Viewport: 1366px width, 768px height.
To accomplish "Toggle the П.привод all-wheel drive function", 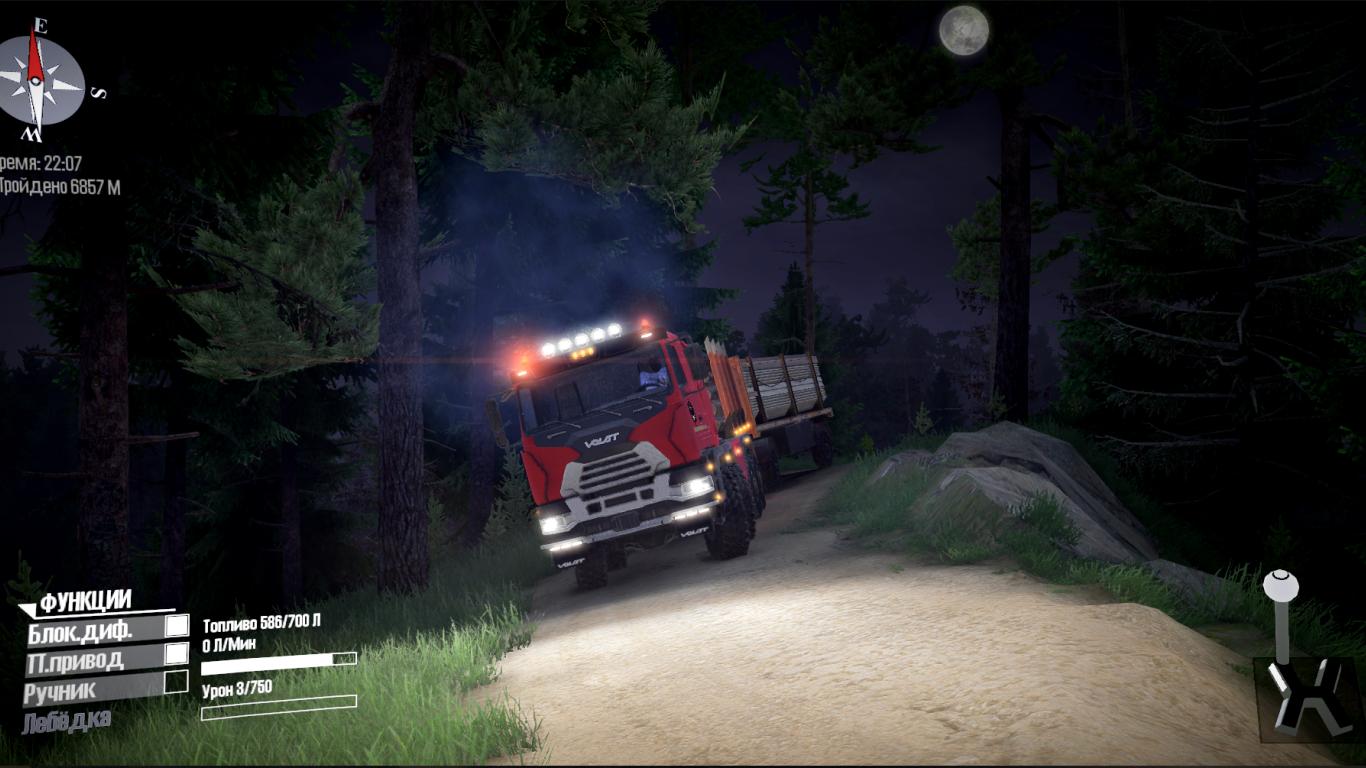I will coord(176,653).
